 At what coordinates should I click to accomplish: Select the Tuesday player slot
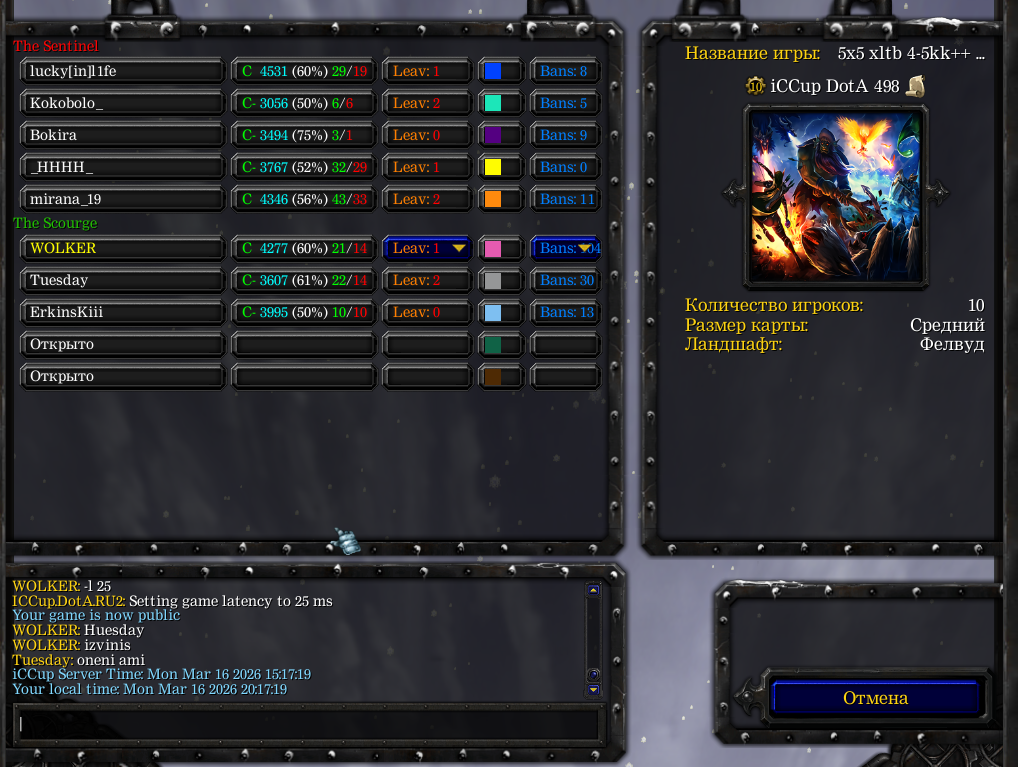point(122,280)
